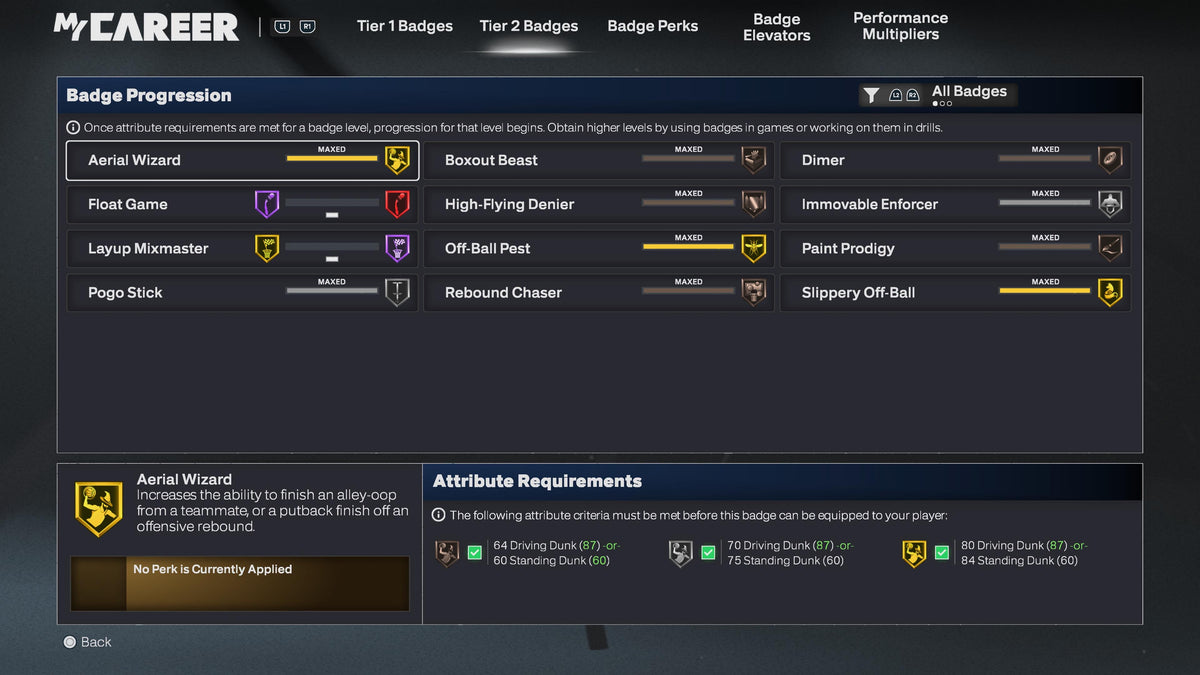Open the All Badges filter

point(938,94)
